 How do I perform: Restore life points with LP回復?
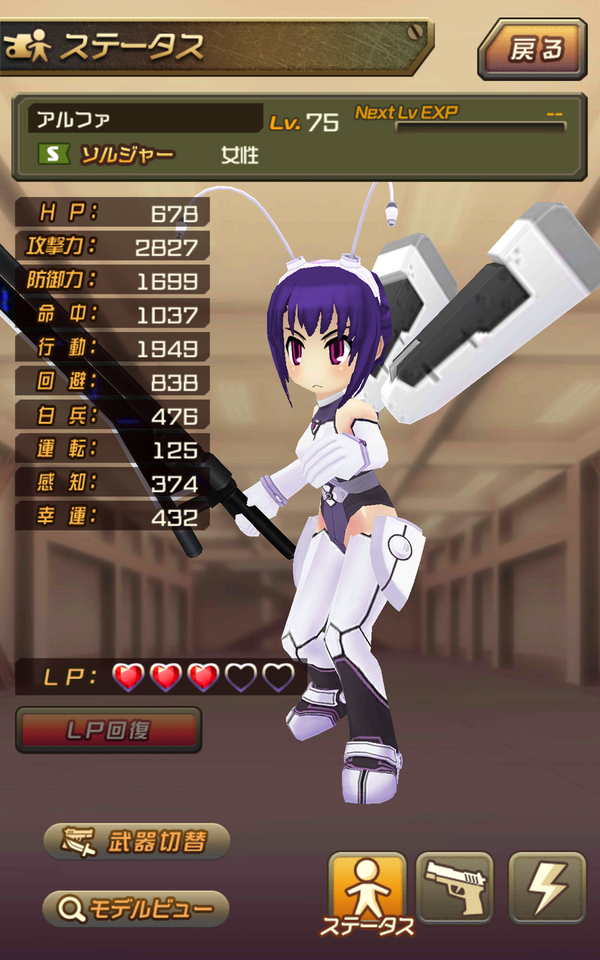tap(109, 730)
